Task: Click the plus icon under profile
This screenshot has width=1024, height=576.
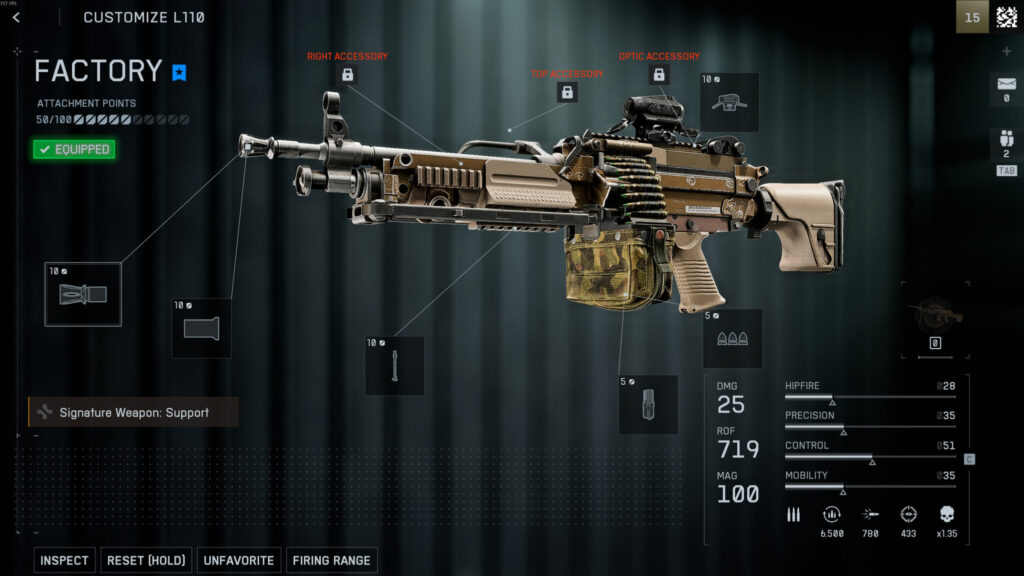Action: click(1006, 51)
